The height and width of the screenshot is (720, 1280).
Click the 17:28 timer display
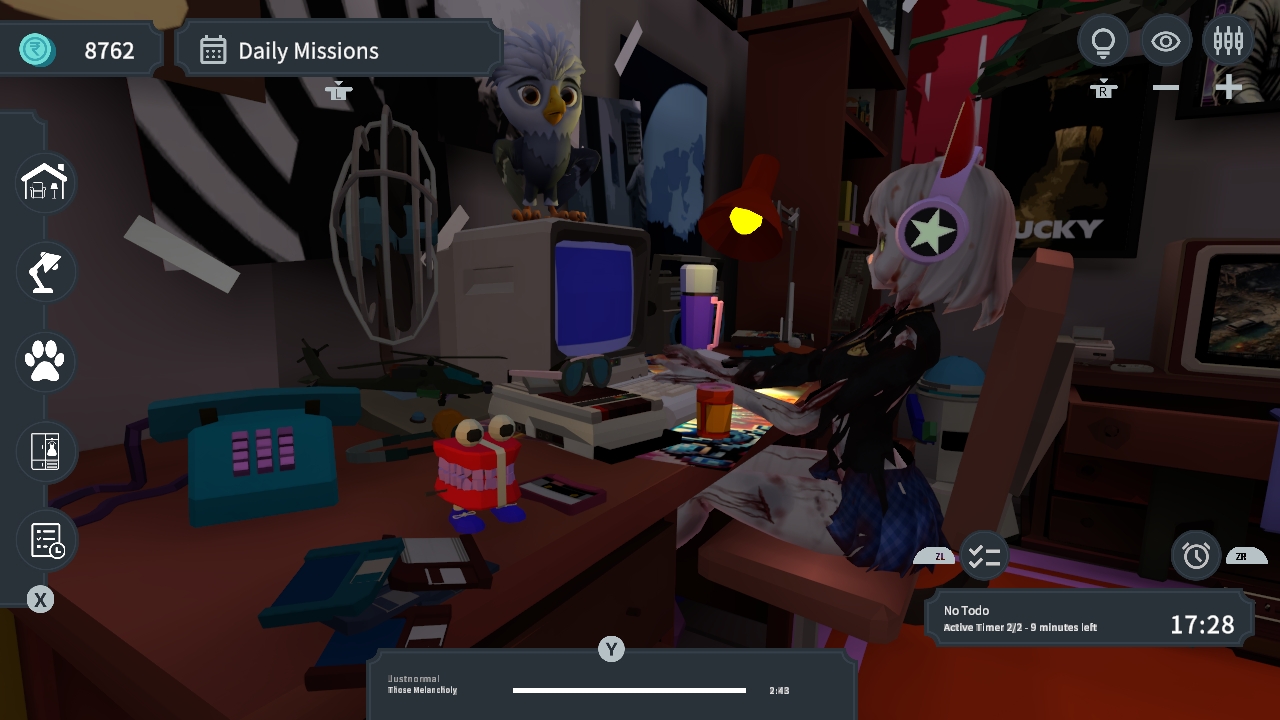pyautogui.click(x=1204, y=624)
